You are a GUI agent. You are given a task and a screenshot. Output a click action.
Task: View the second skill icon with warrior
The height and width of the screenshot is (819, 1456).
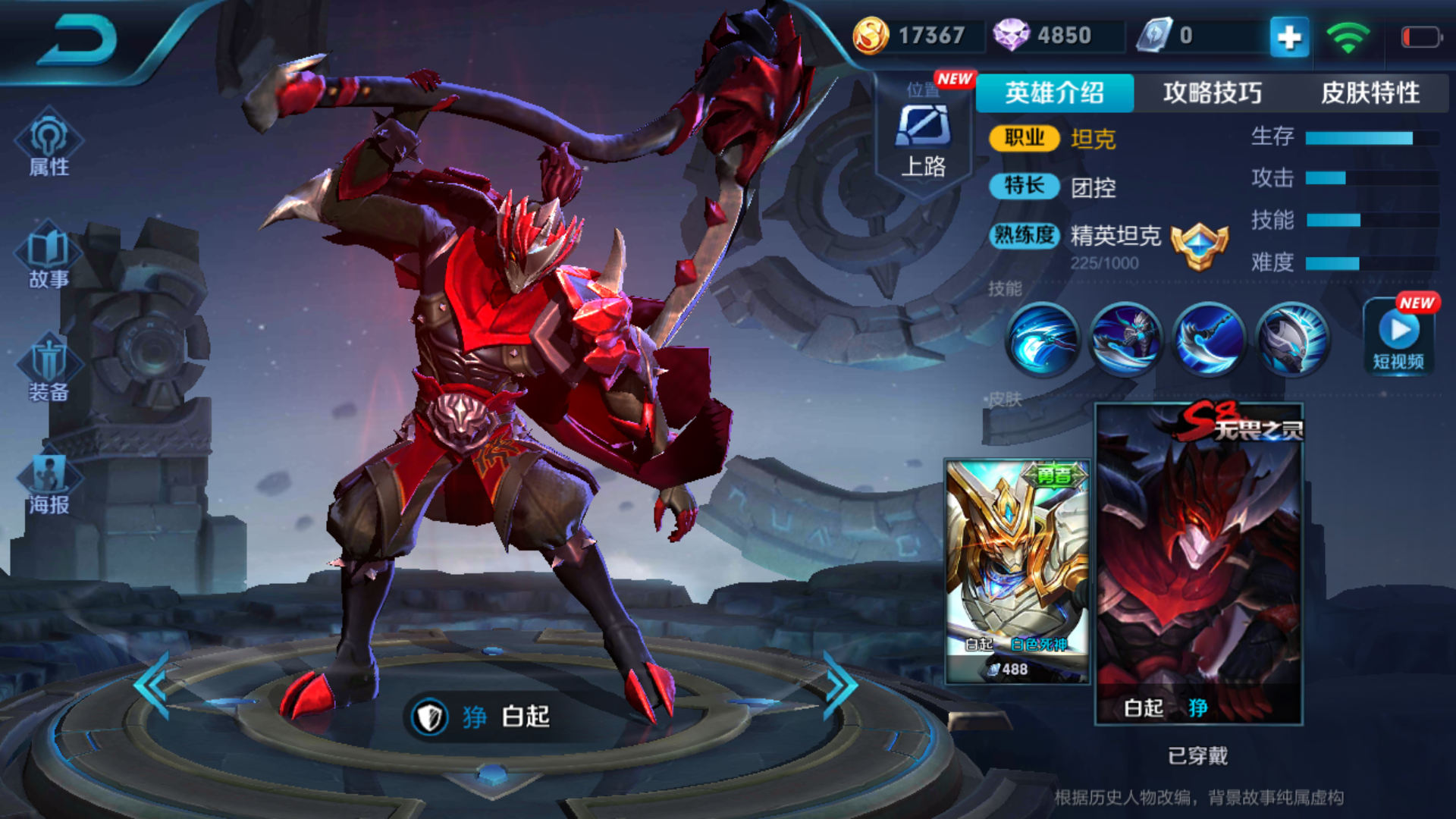pos(1126,338)
